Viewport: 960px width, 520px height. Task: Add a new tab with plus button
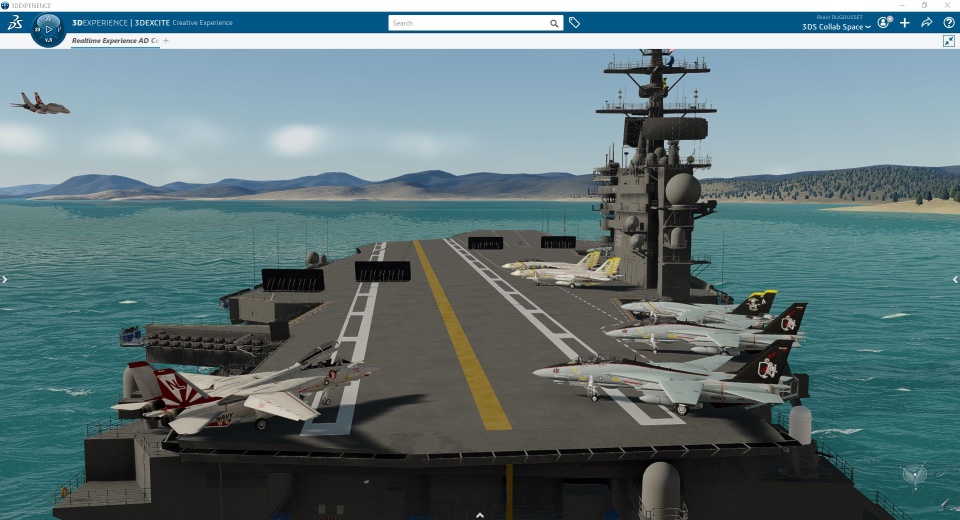tap(166, 41)
